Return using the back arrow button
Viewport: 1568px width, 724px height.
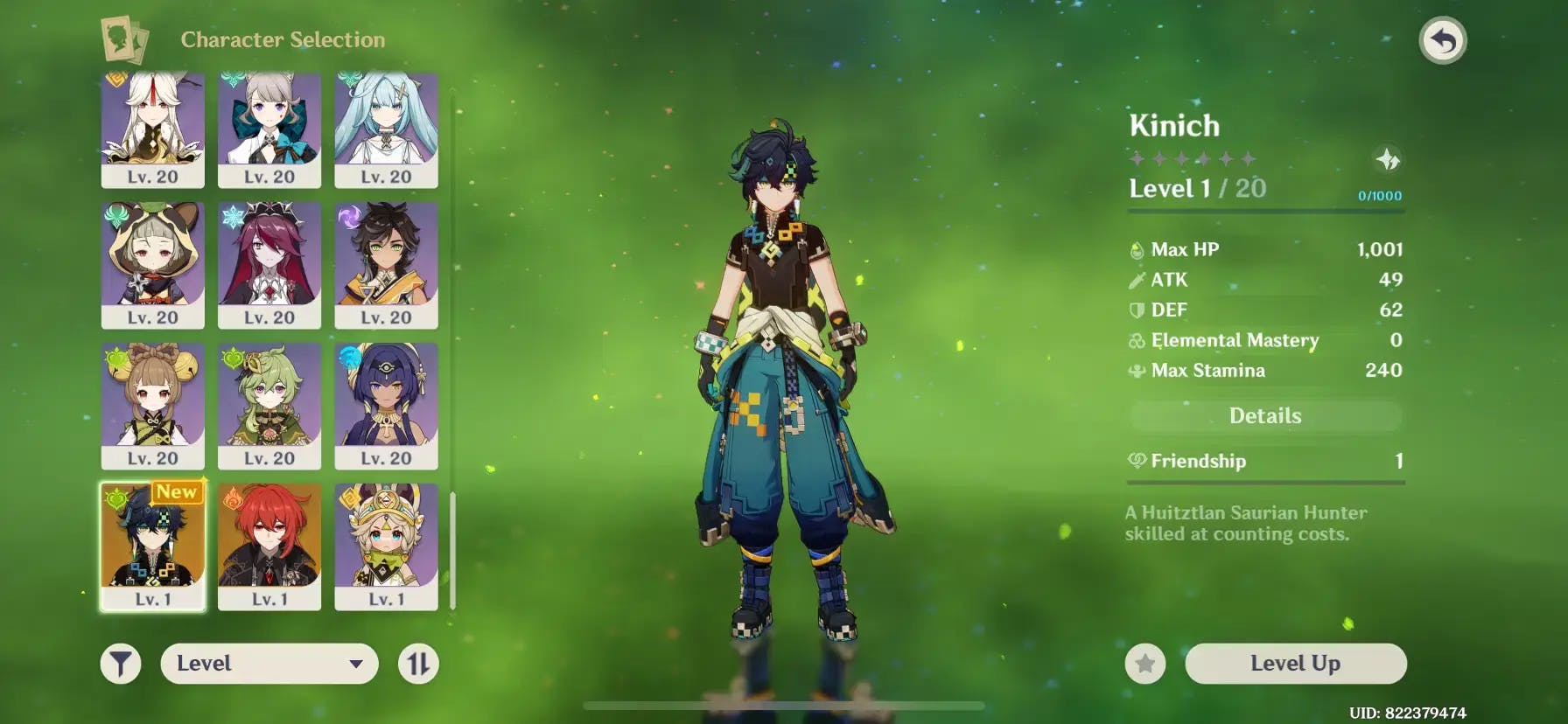[1442, 41]
